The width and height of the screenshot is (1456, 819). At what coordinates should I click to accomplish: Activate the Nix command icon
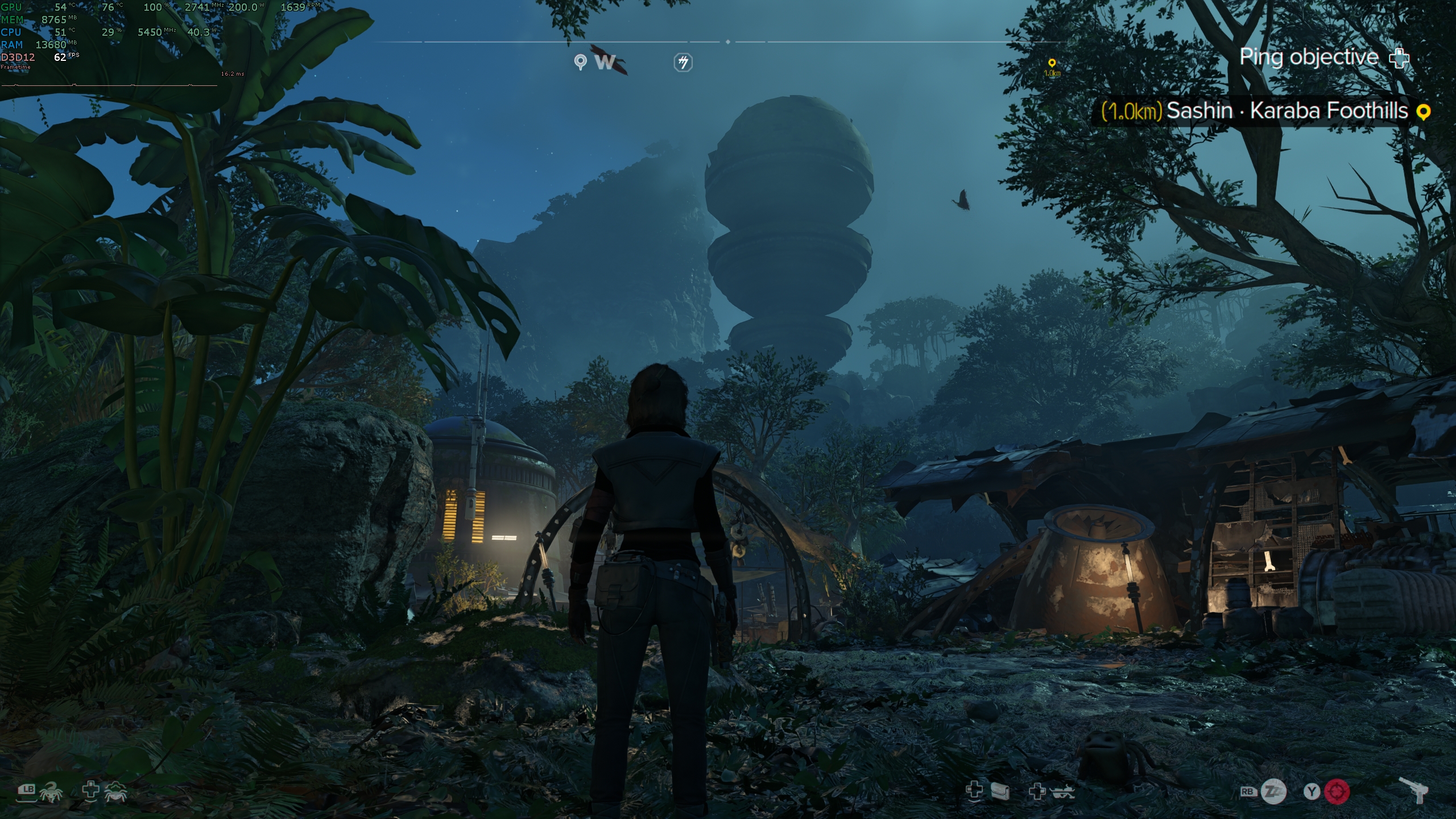(51, 792)
